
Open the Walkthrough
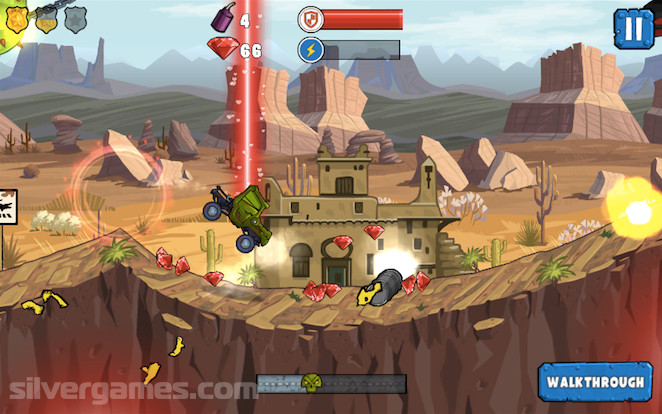595,382
